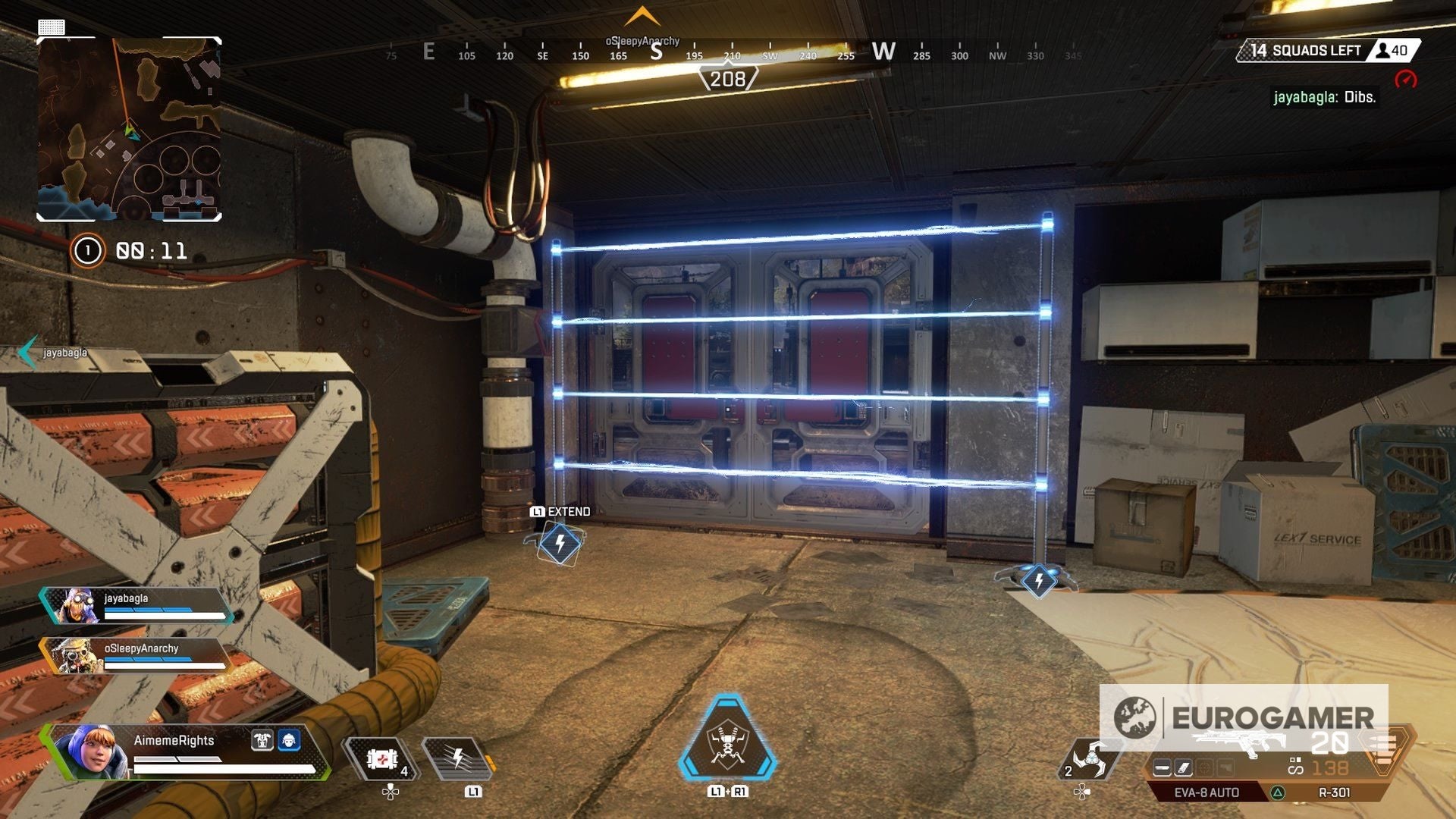
Task: Switch to the EVA-8 AUTO weapon tab
Action: (1206, 791)
